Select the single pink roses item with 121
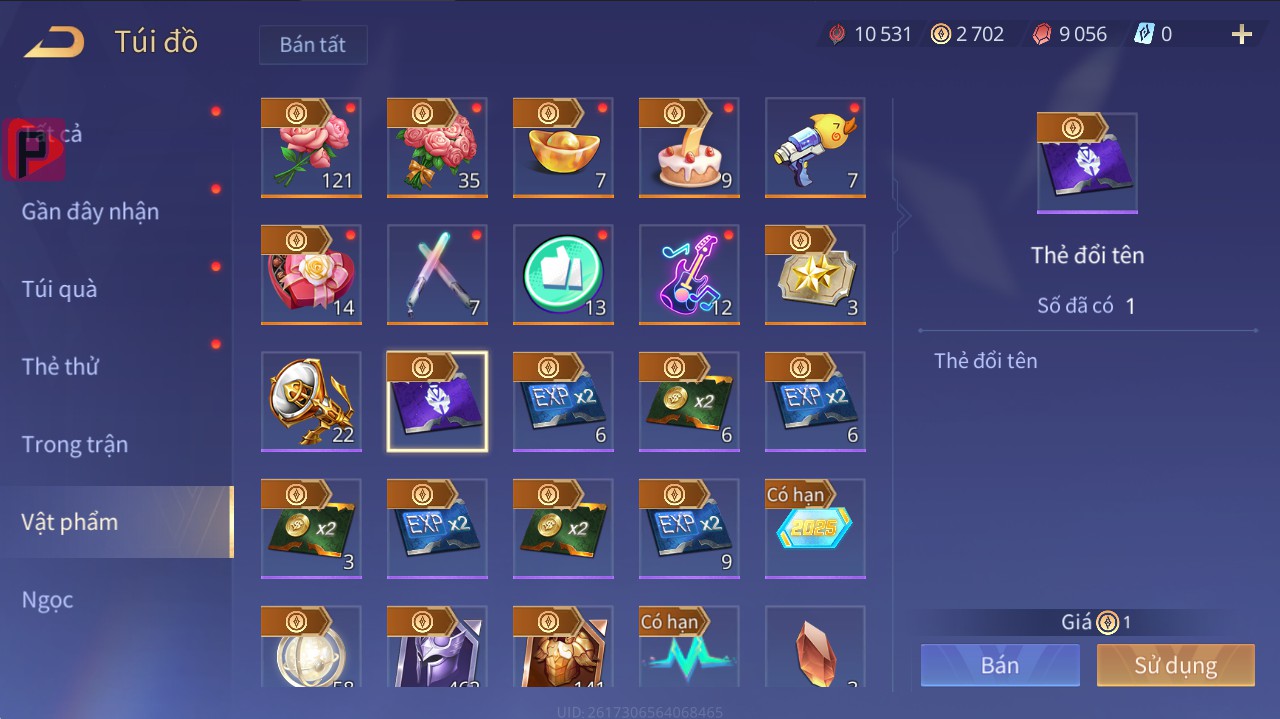1280x719 pixels. point(311,148)
